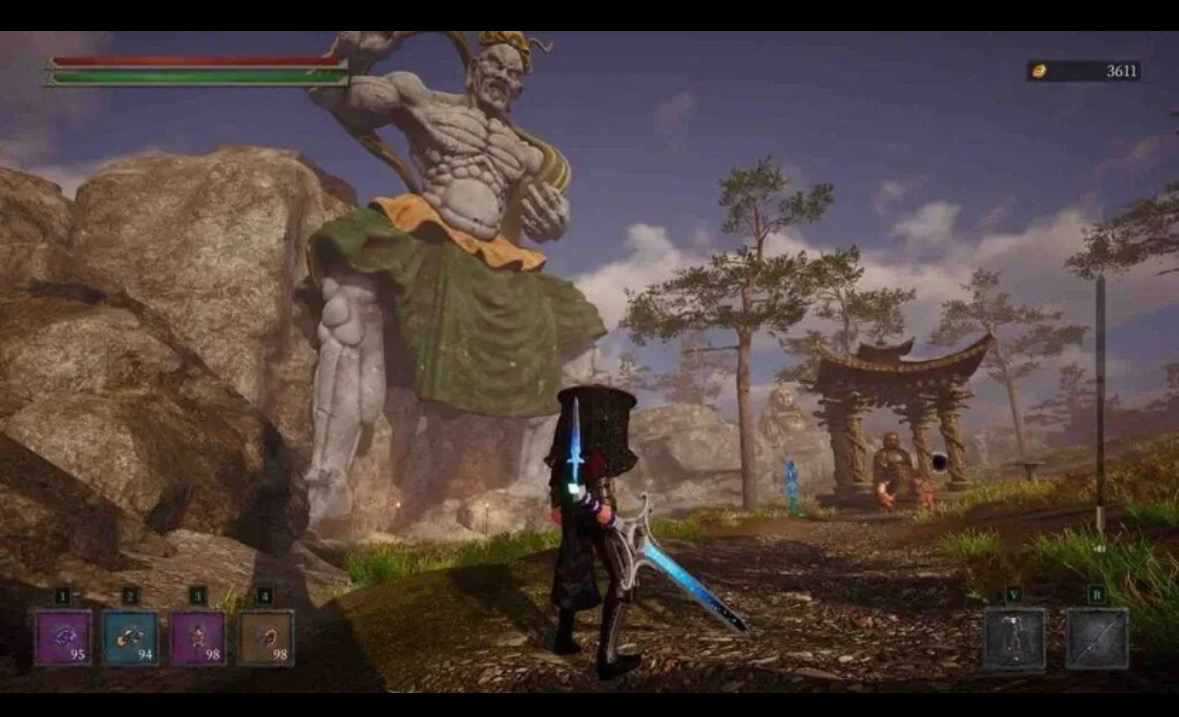Activate the grey sword ability slot
Image resolution: width=1179 pixels, height=717 pixels.
coord(1096,638)
